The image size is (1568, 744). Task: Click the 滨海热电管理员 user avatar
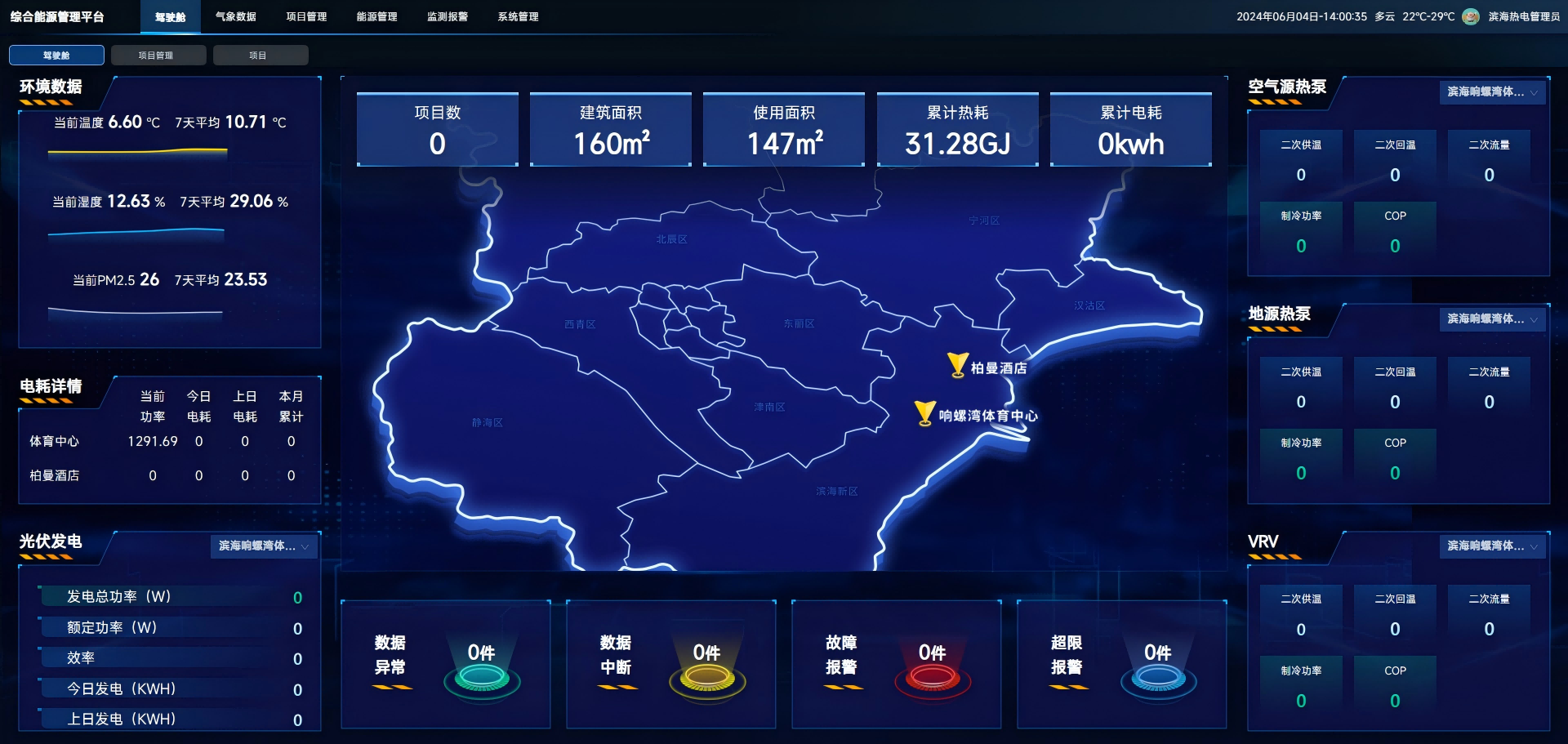1471,17
